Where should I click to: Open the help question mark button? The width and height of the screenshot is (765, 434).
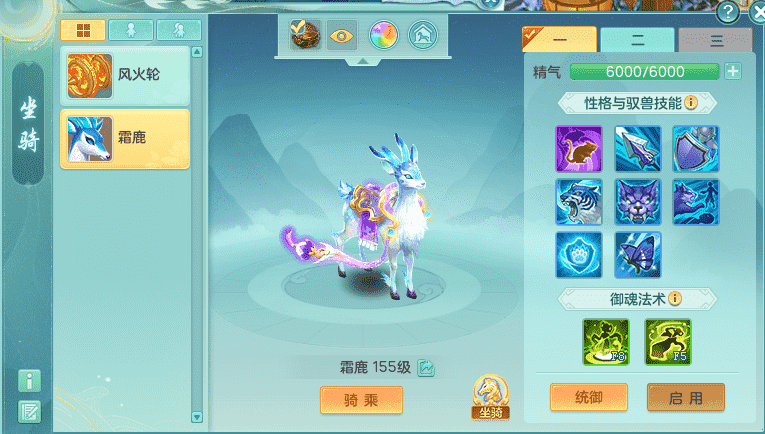[729, 12]
